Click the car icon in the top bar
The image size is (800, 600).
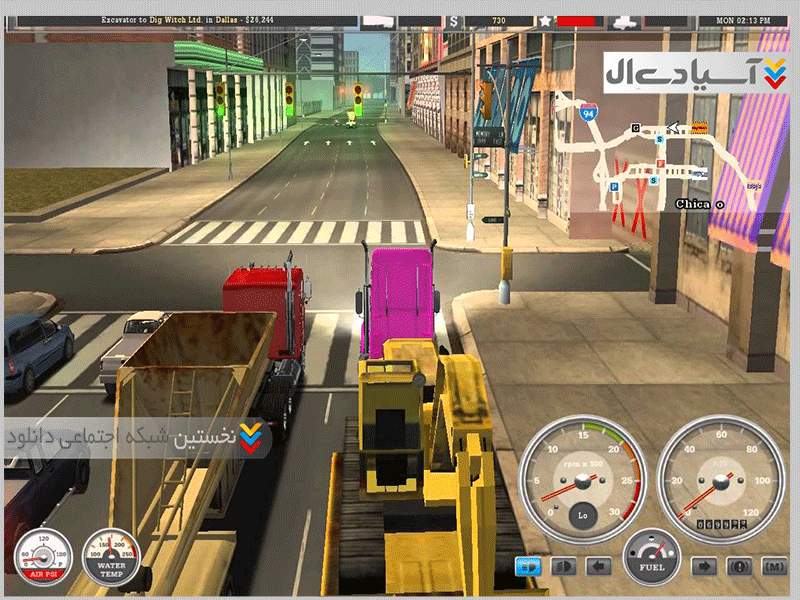(x=623, y=20)
